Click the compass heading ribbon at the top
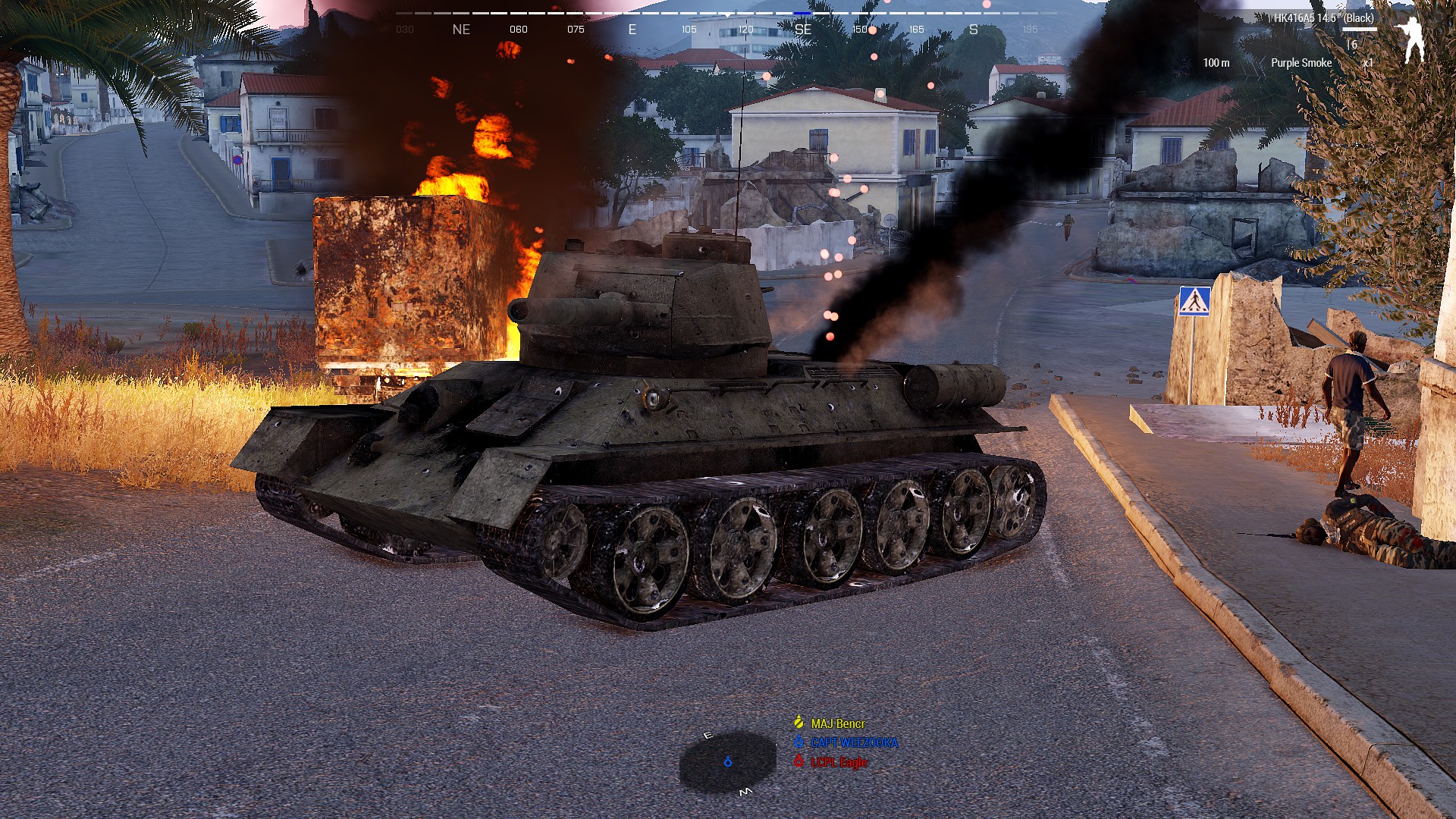This screenshot has height=819, width=1456. [x=728, y=12]
